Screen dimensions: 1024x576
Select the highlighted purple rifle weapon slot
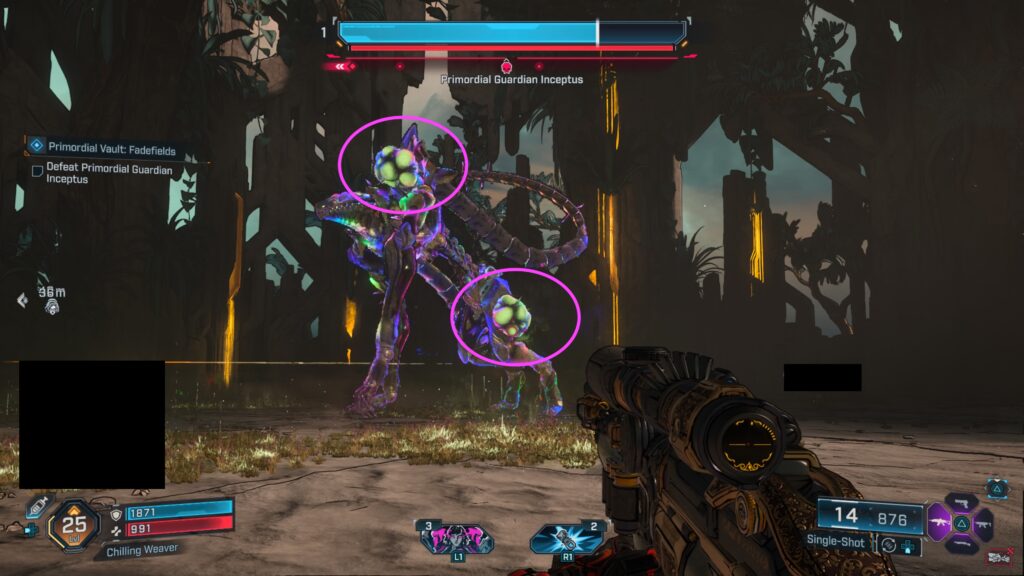939,522
